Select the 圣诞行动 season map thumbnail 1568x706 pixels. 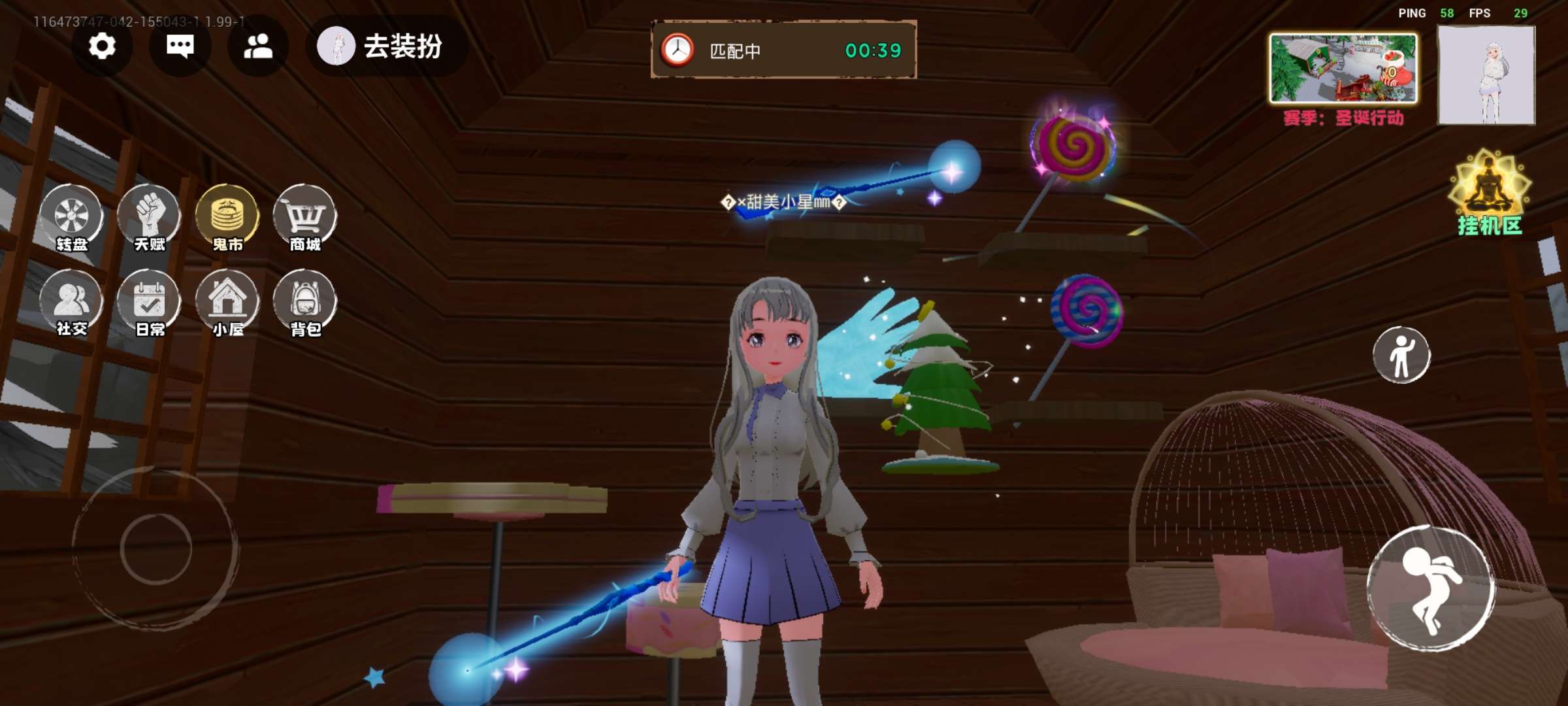coord(1343,69)
